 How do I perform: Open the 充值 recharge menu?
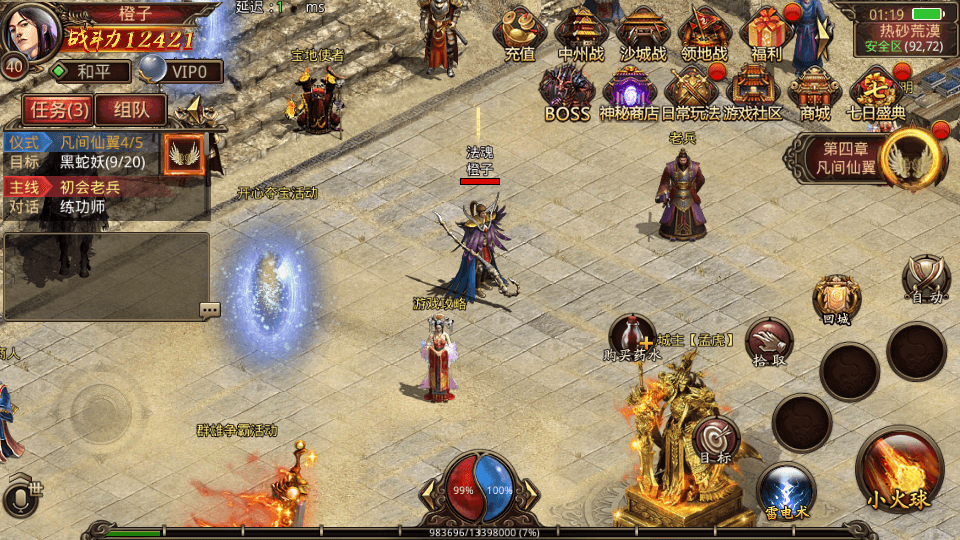click(x=519, y=33)
